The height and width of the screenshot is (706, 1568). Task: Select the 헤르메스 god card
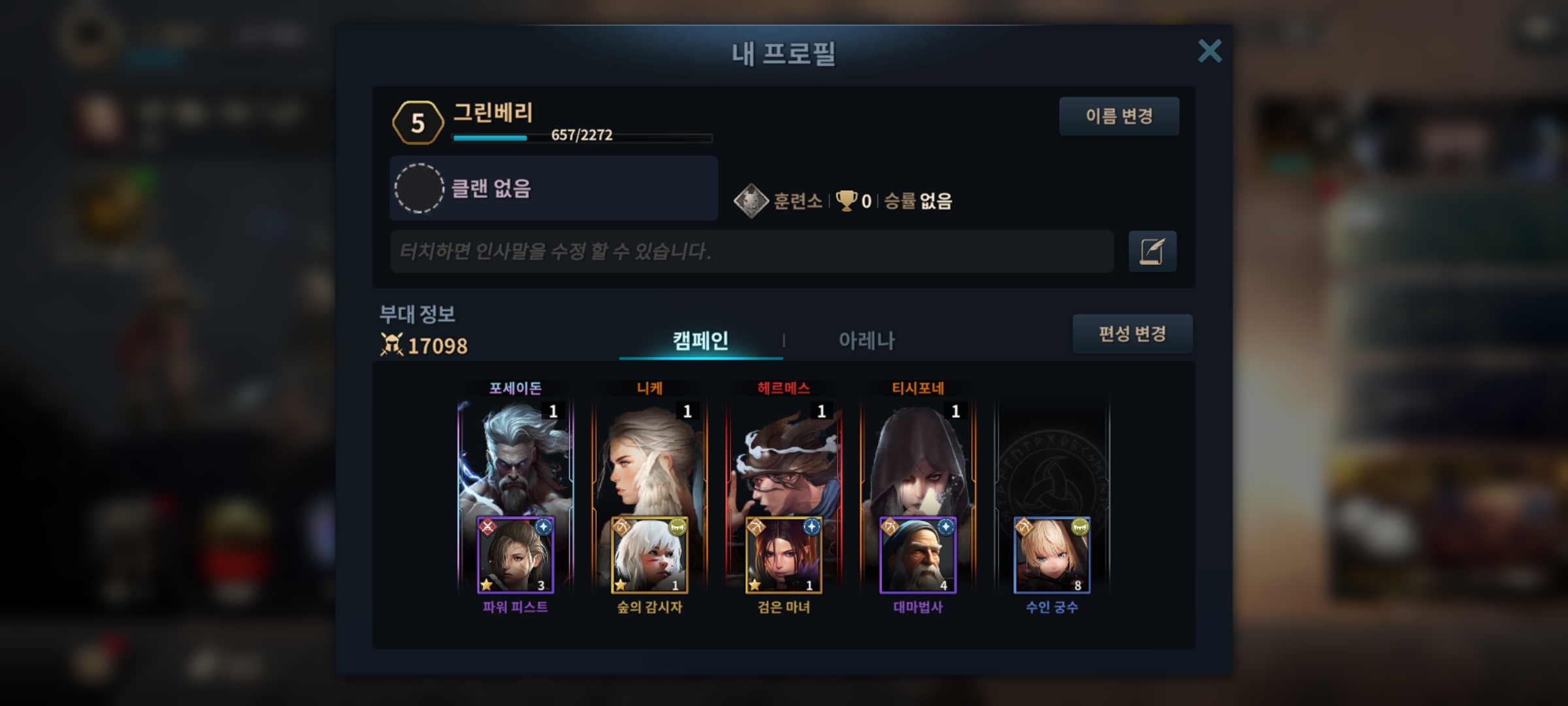tap(783, 458)
